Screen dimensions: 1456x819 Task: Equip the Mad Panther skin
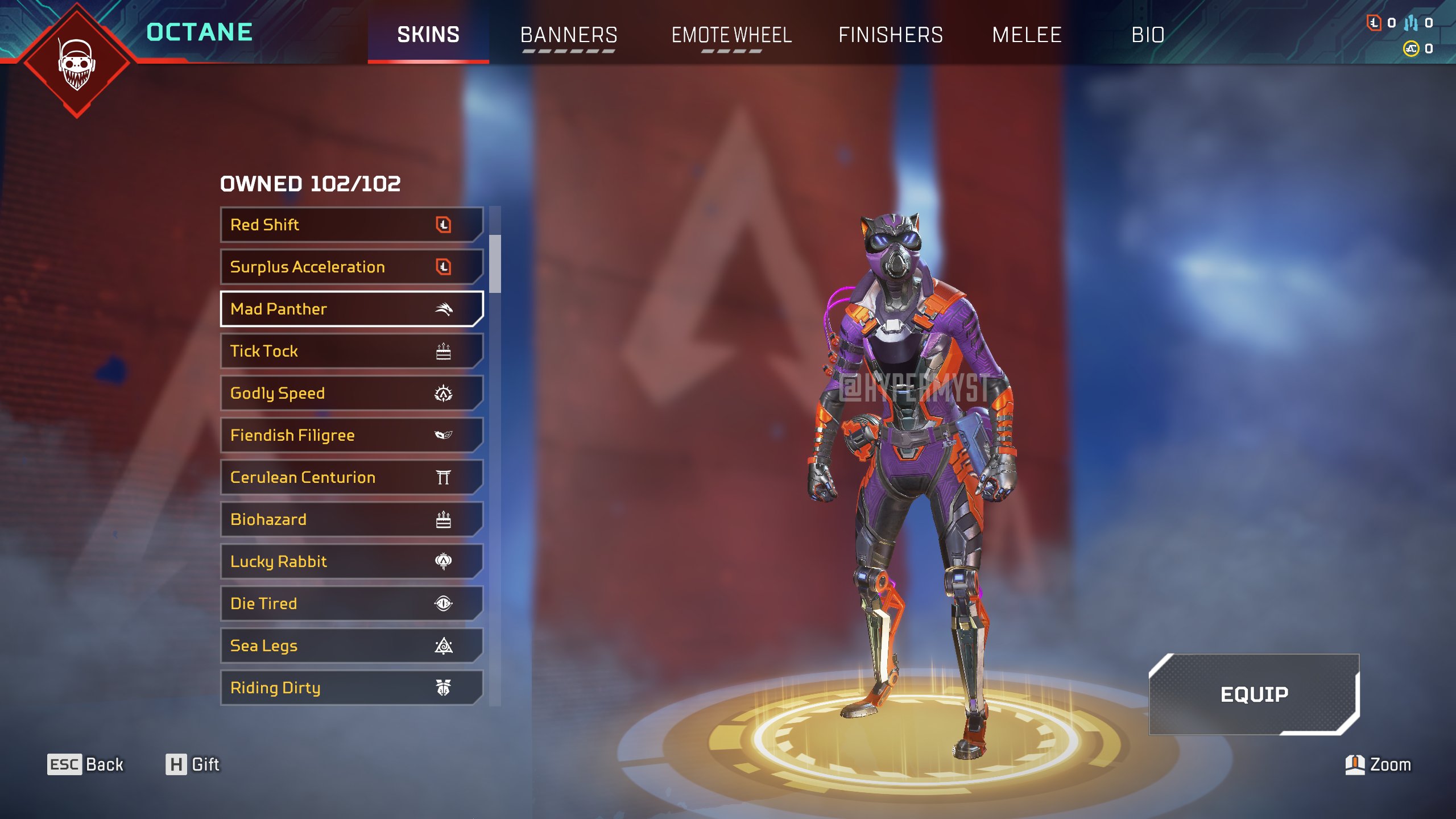(x=1254, y=694)
